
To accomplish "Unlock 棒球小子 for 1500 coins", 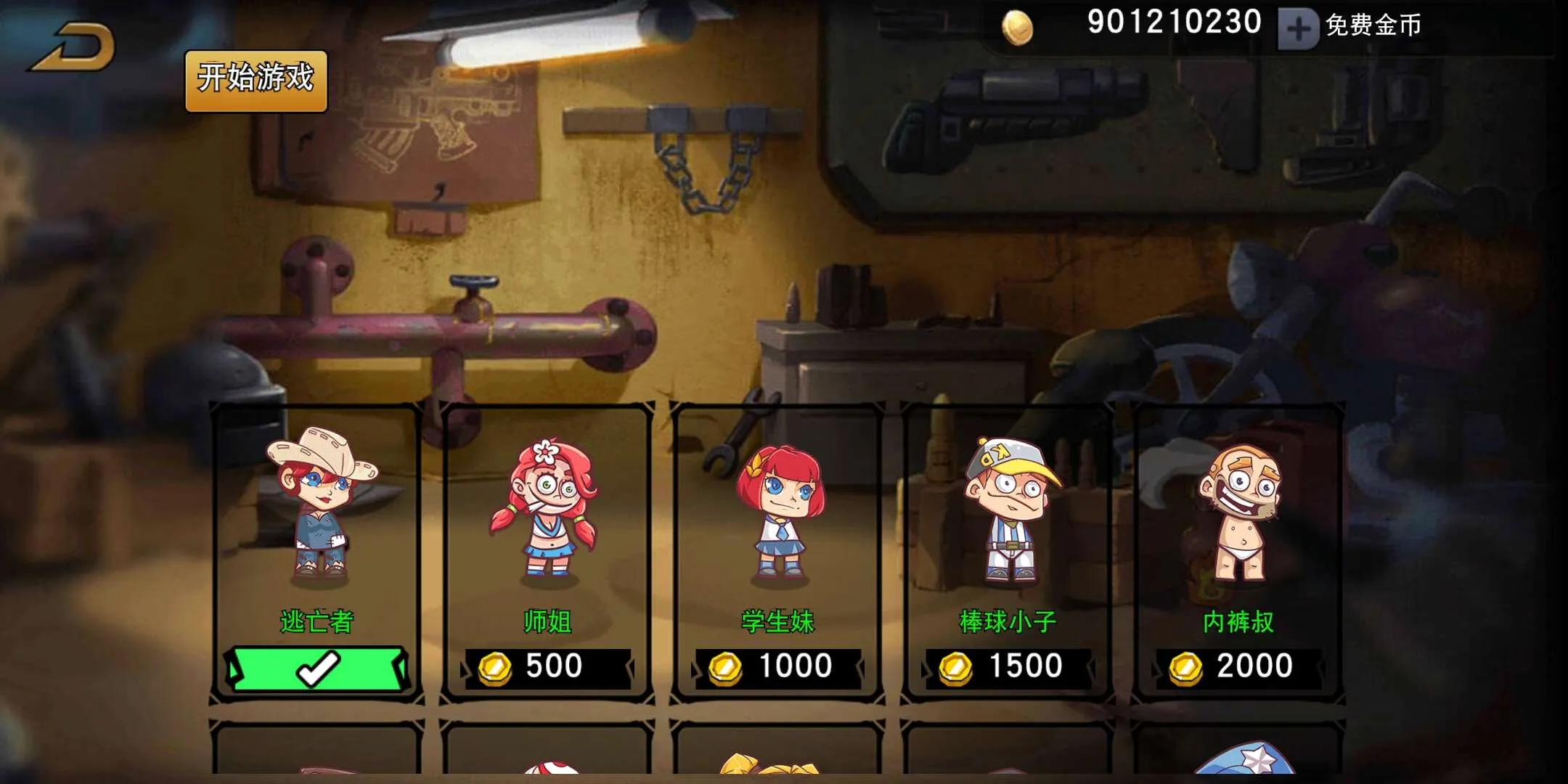I will pos(1008,667).
